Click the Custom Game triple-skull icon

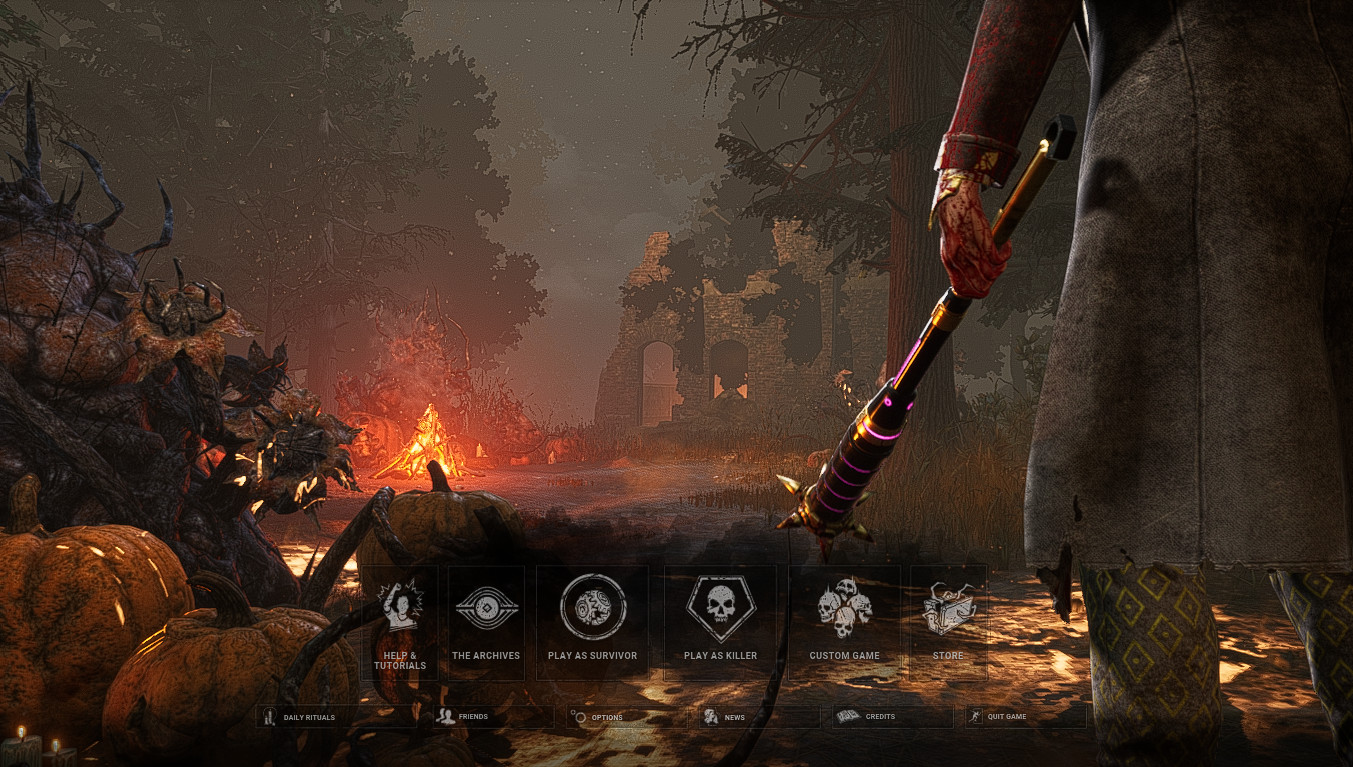click(x=843, y=606)
